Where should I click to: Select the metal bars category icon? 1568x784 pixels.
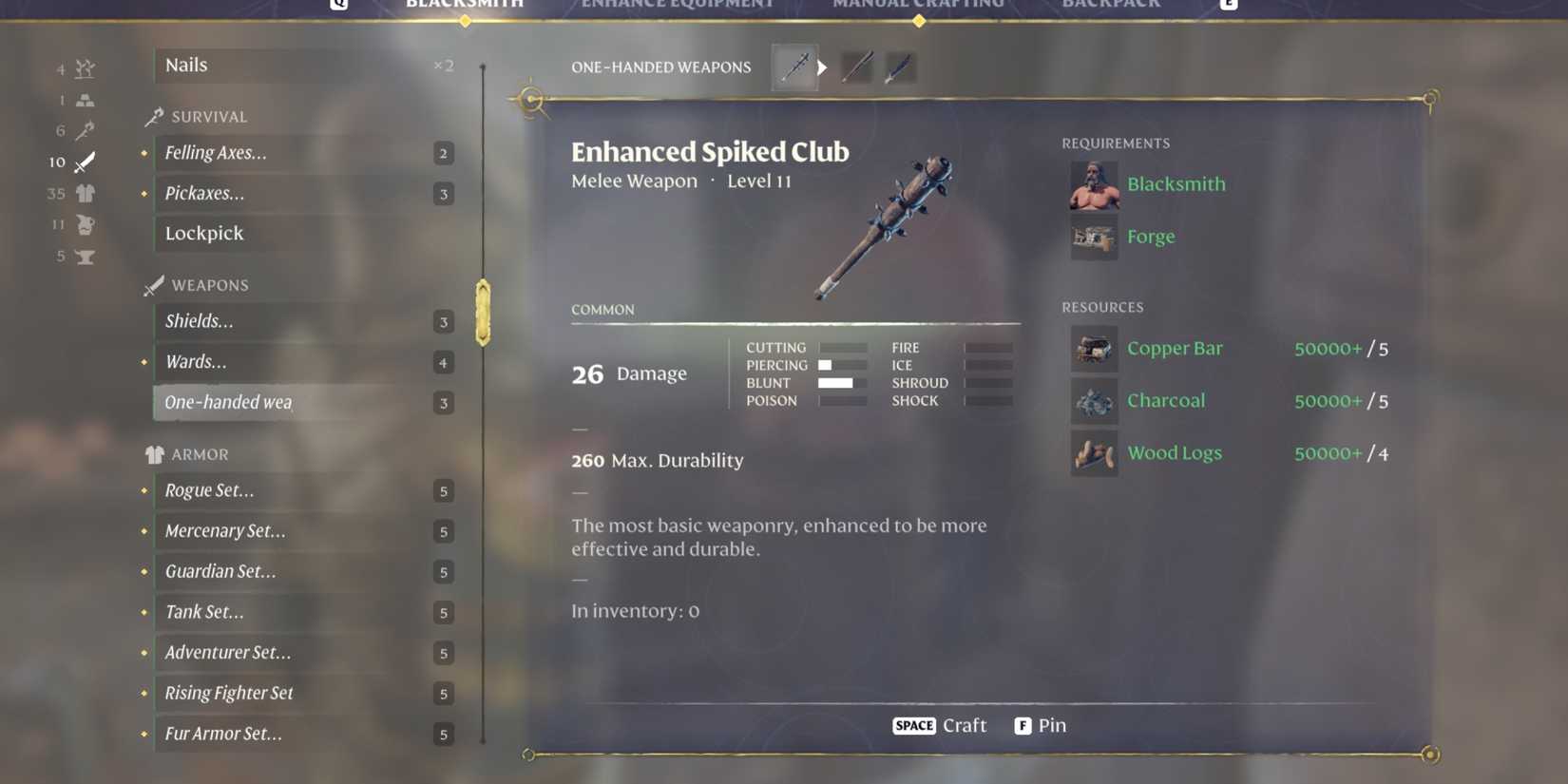pos(84,99)
